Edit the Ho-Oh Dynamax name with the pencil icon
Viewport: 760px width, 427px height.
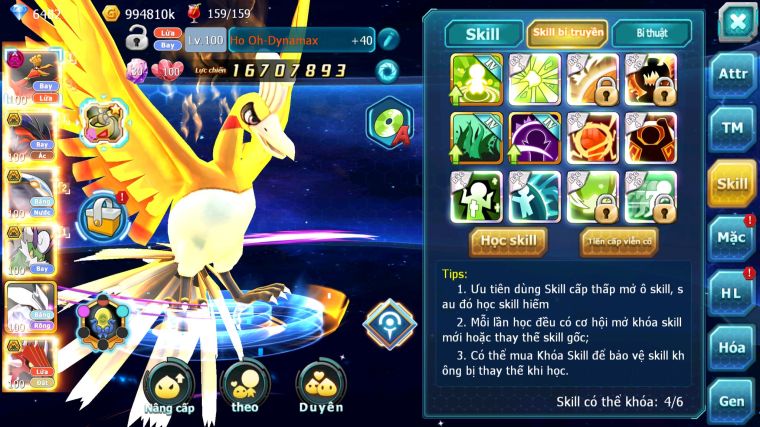[x=388, y=40]
